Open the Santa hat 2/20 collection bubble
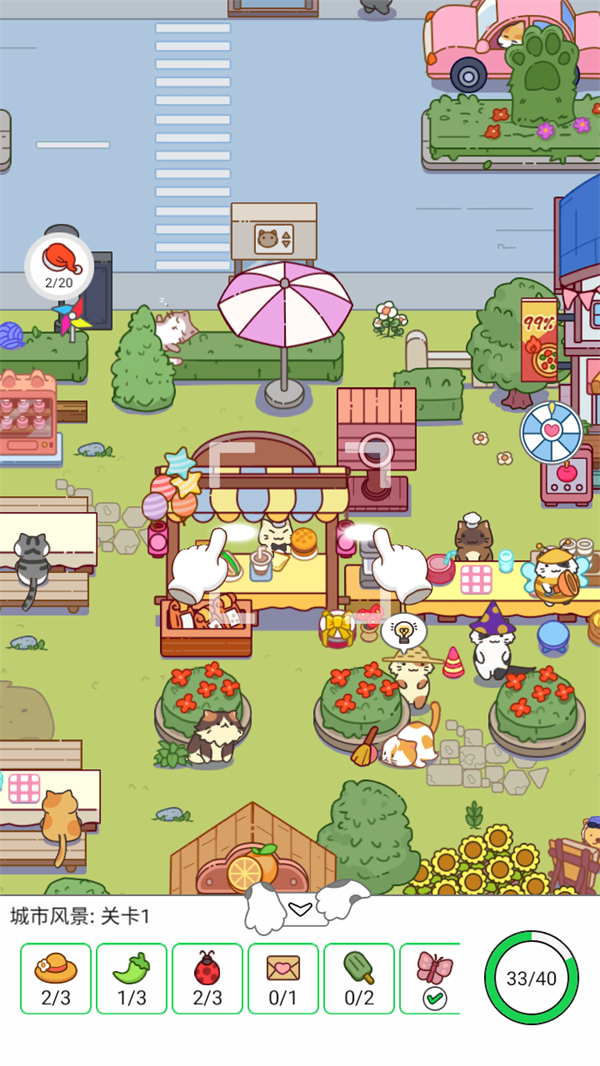Viewport: 600px width, 1066px height. [59, 265]
